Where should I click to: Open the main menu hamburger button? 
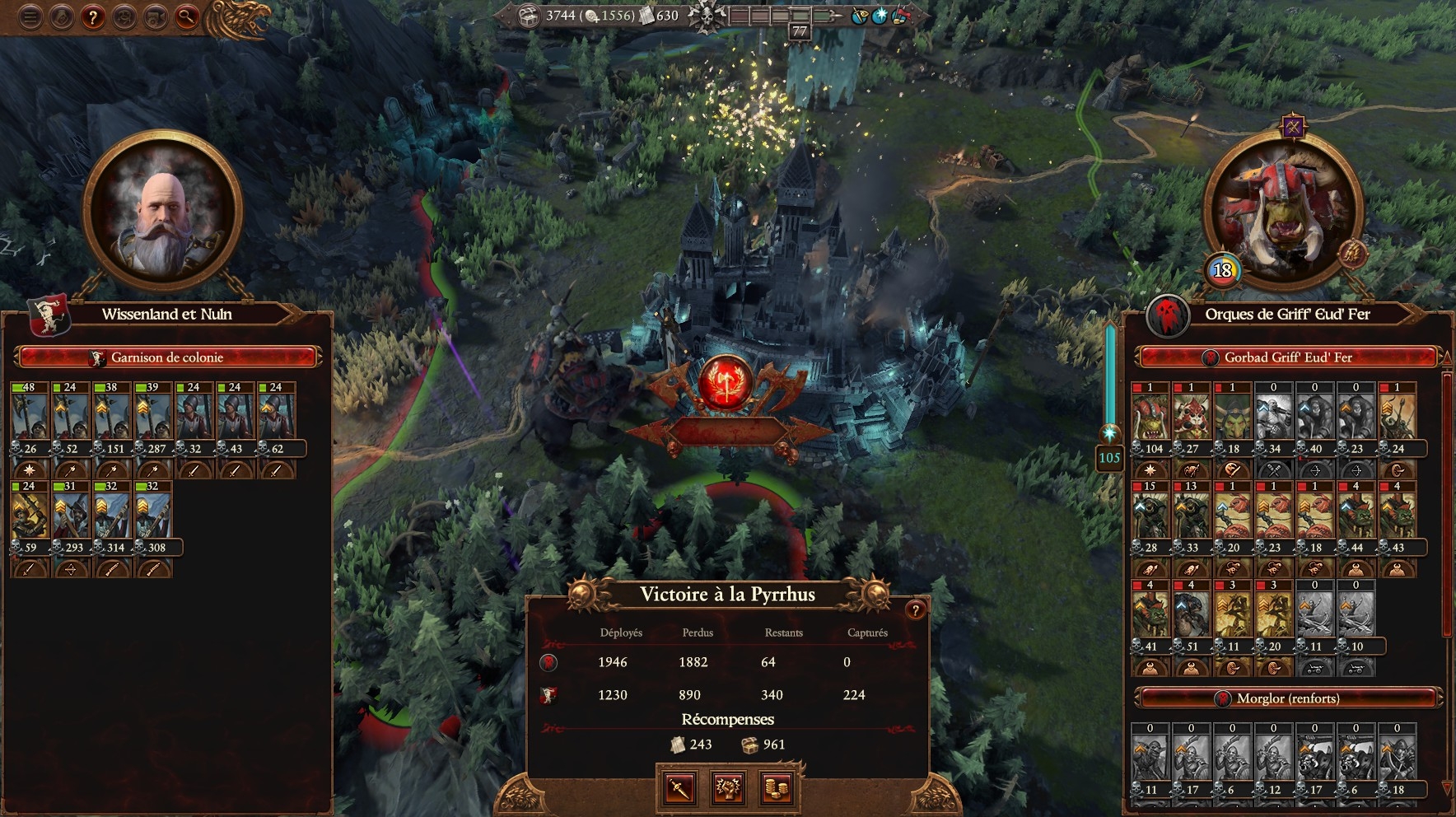pos(30,17)
